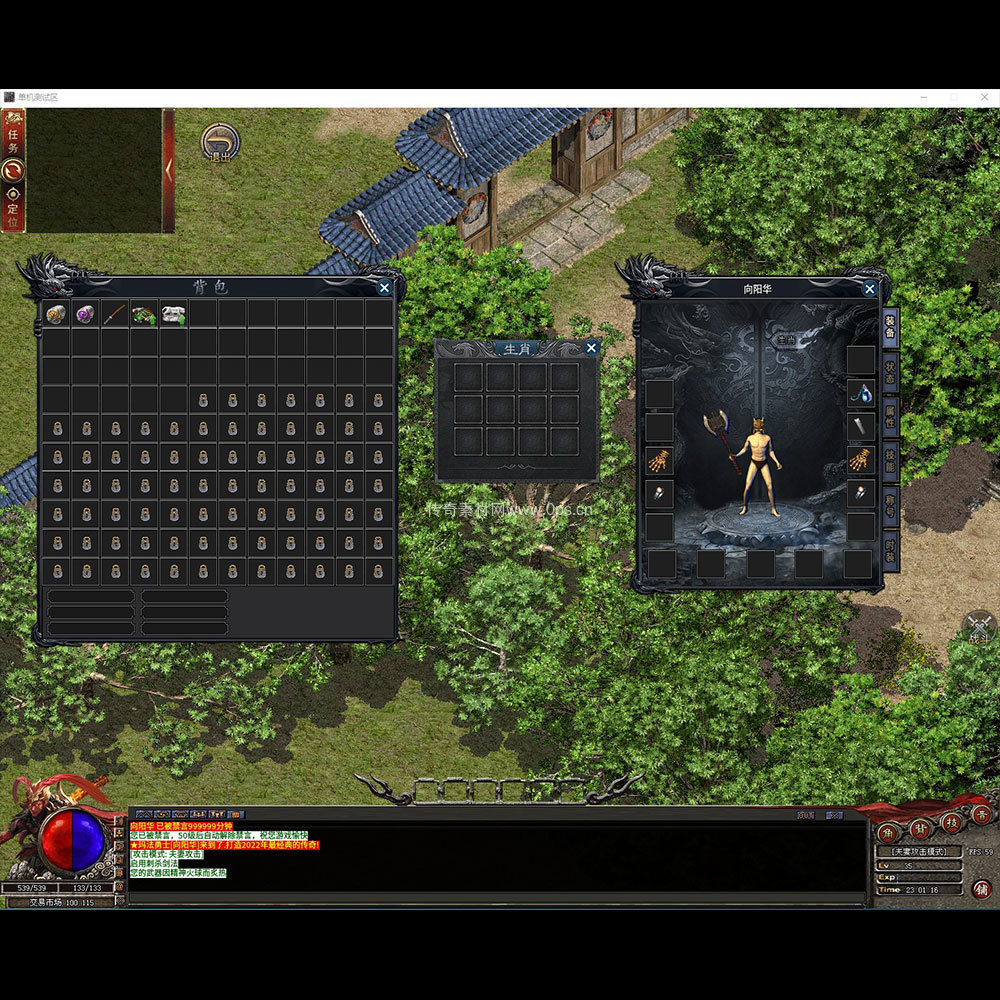Close the 生肖 zodiac window
This screenshot has width=1000, height=1000.
(591, 348)
